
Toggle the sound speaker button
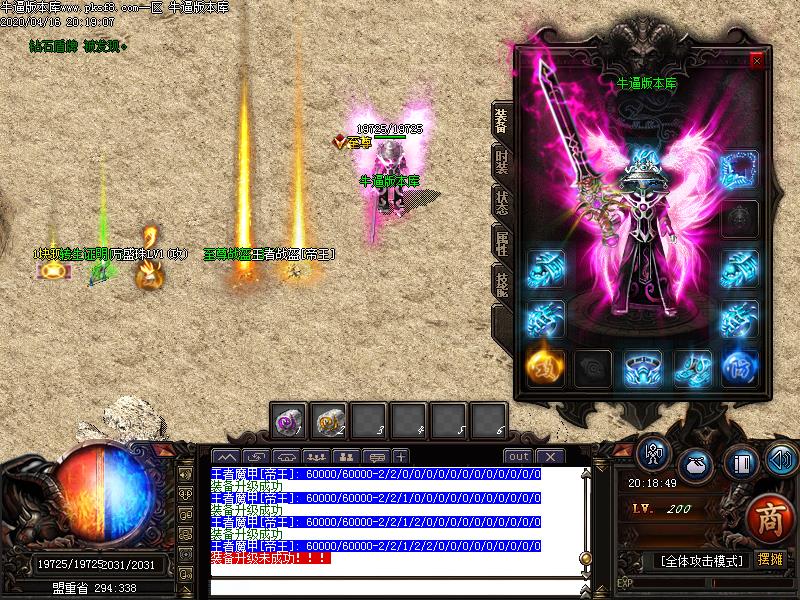tap(779, 461)
